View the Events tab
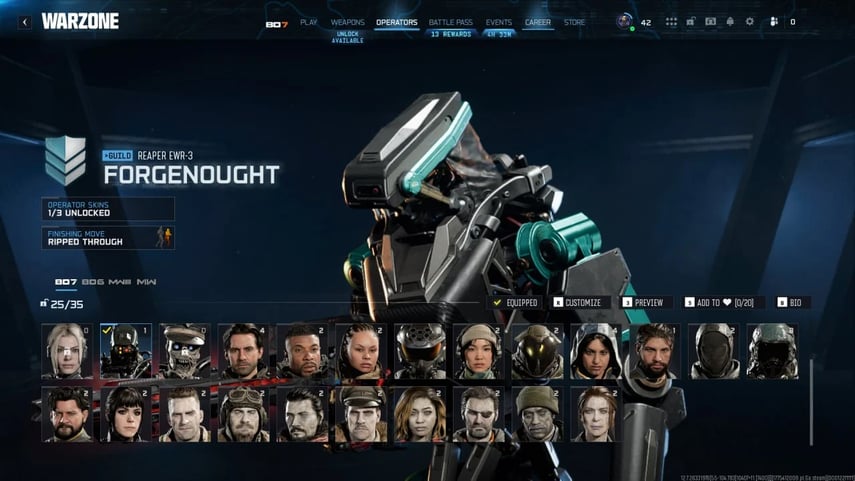The width and height of the screenshot is (855, 481). click(498, 22)
